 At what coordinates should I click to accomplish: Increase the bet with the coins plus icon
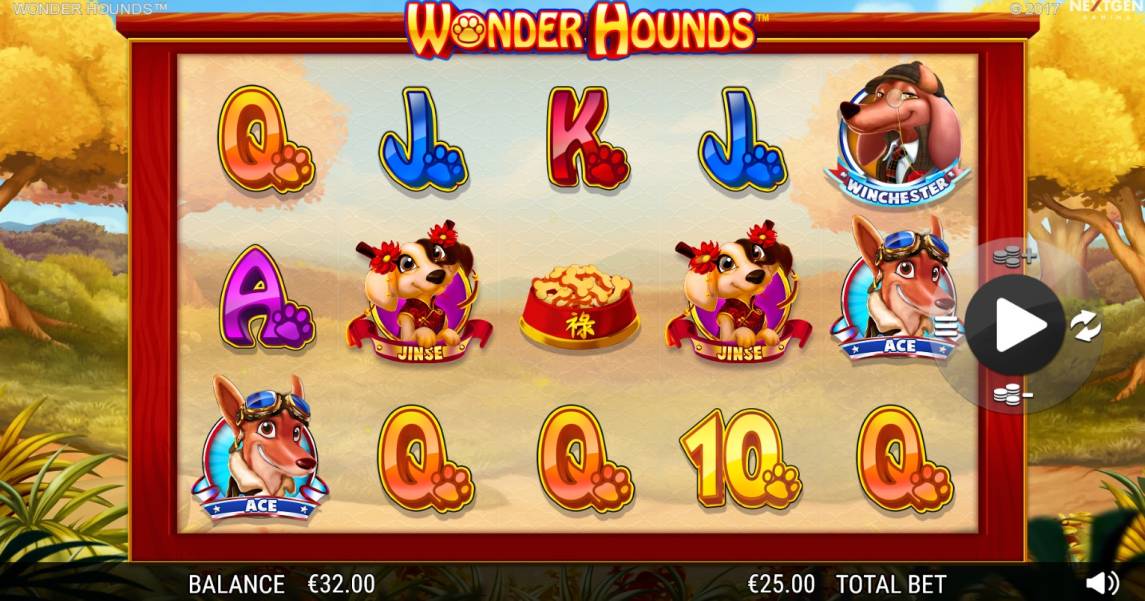tap(1014, 256)
